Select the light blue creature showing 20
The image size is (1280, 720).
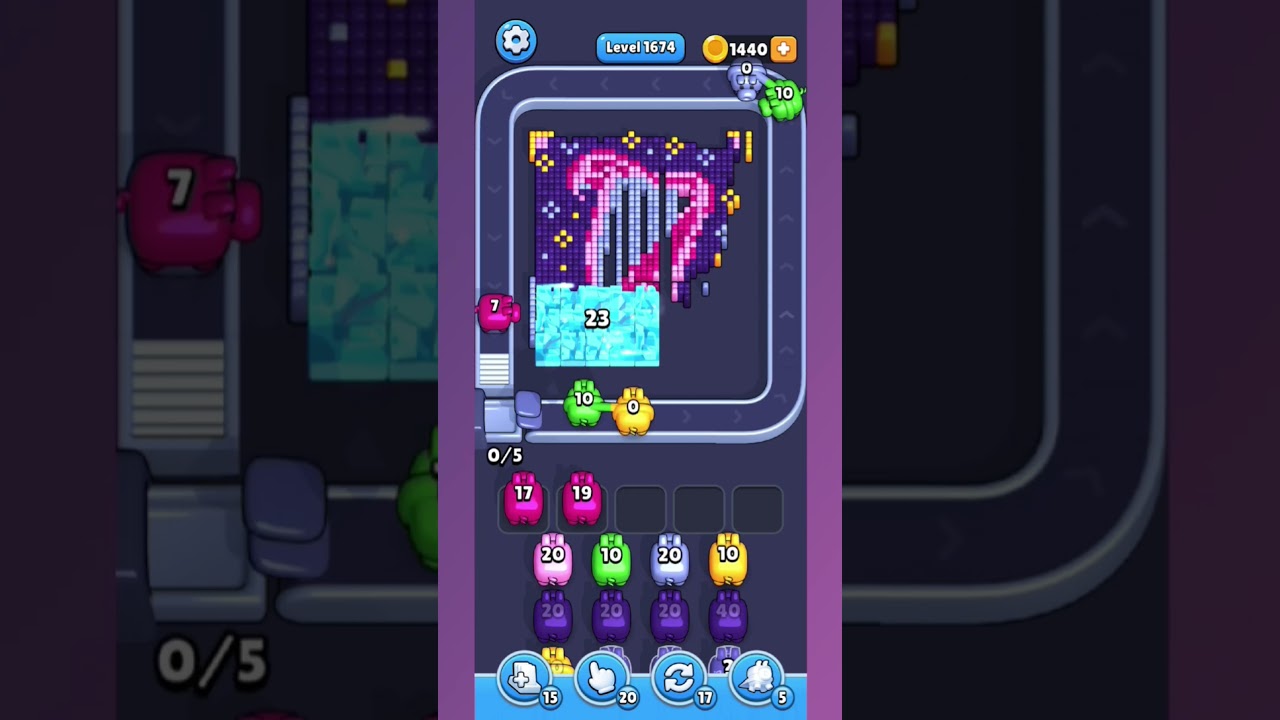[671, 560]
